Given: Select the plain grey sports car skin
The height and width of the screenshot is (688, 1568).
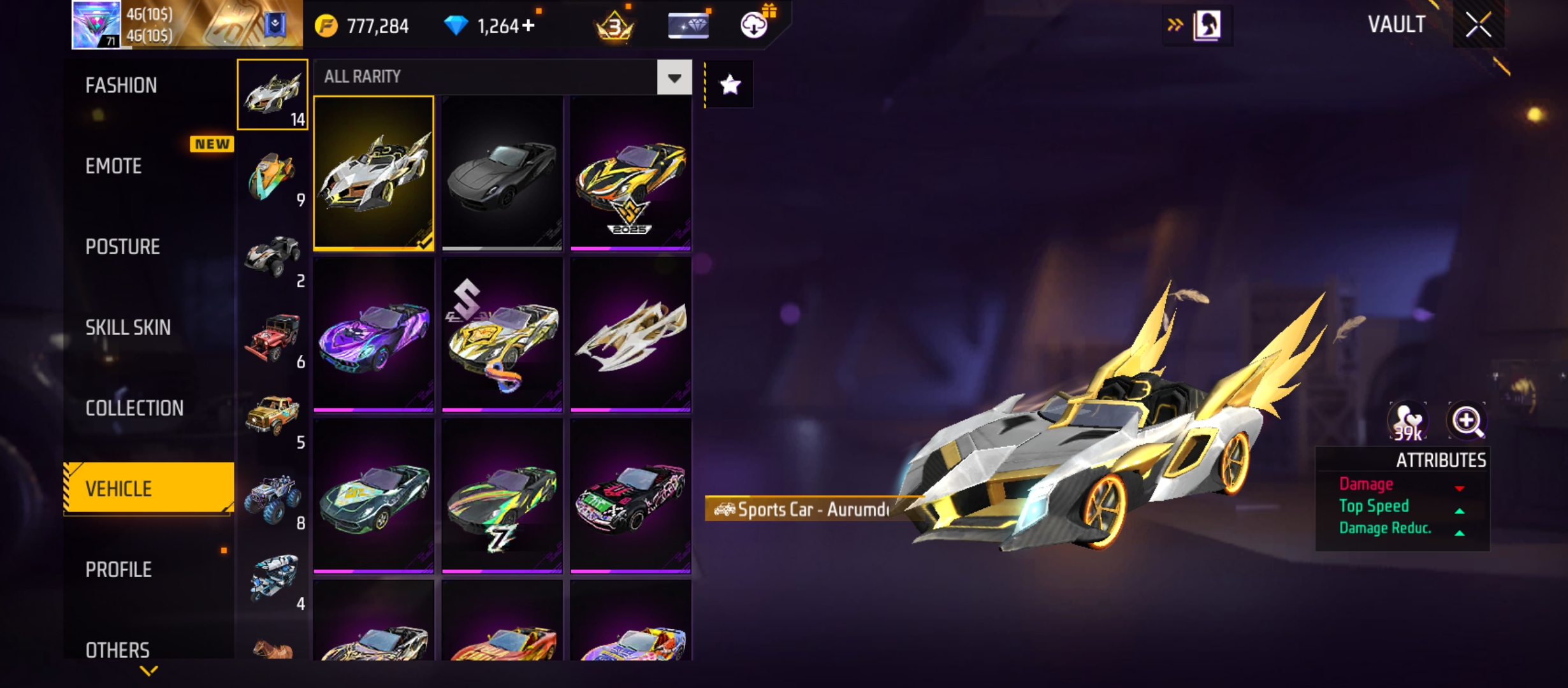Looking at the screenshot, I should (502, 173).
